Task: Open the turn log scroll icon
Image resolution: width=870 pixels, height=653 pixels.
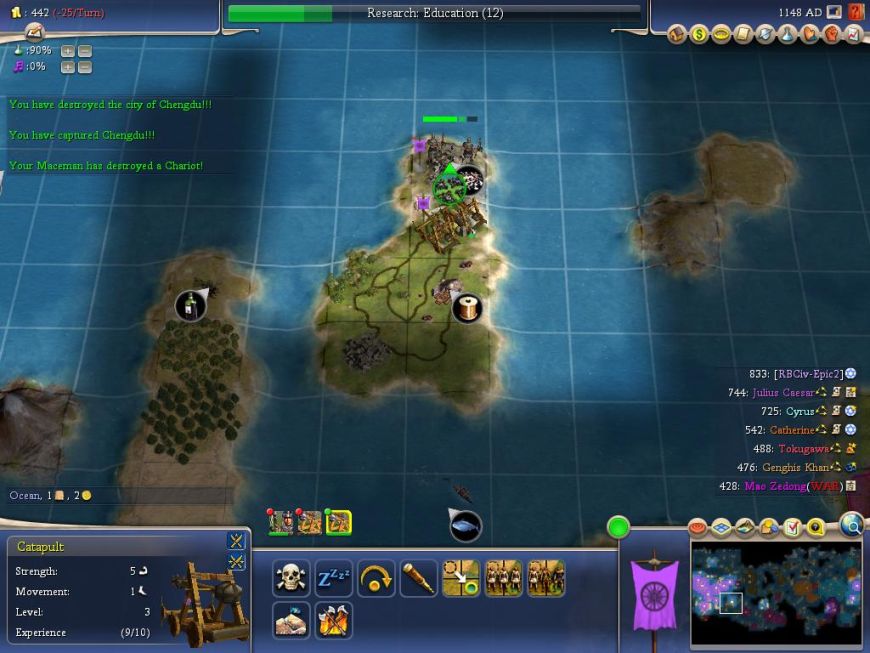Action: click(34, 32)
